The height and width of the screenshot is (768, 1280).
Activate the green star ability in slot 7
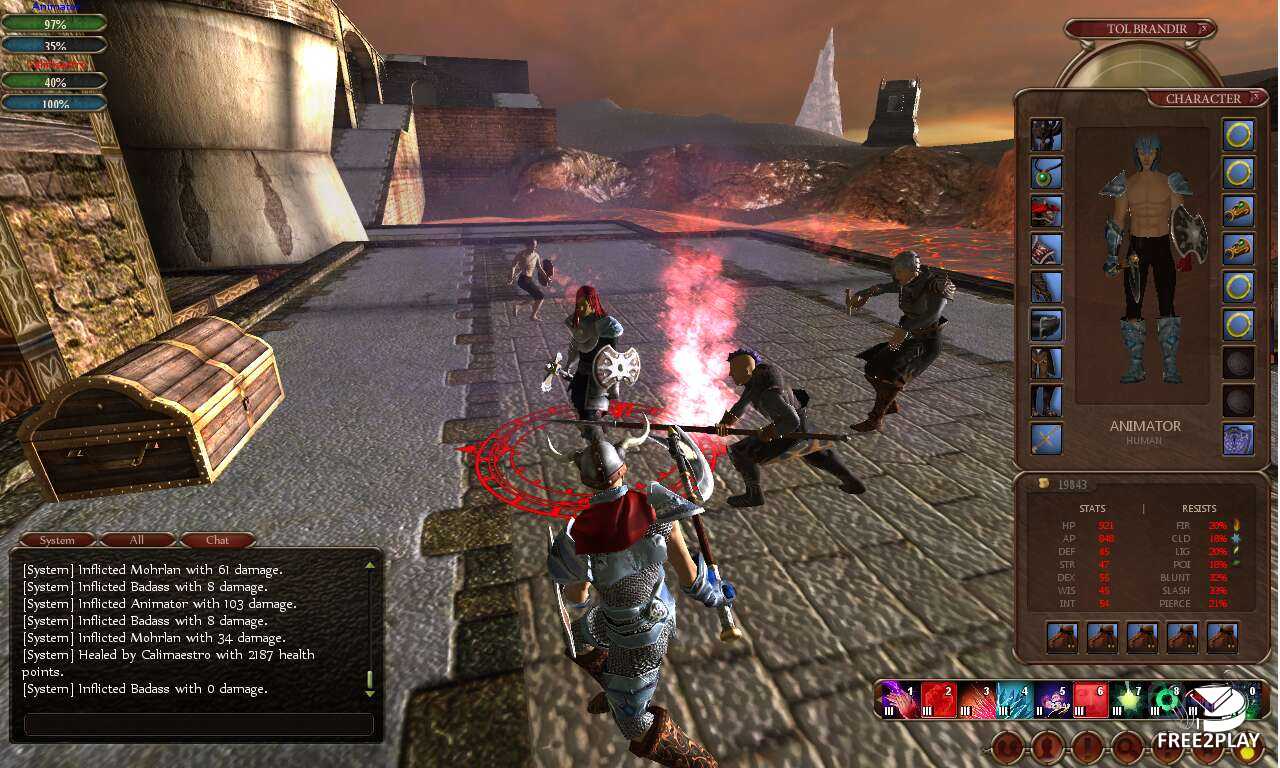pos(1131,698)
